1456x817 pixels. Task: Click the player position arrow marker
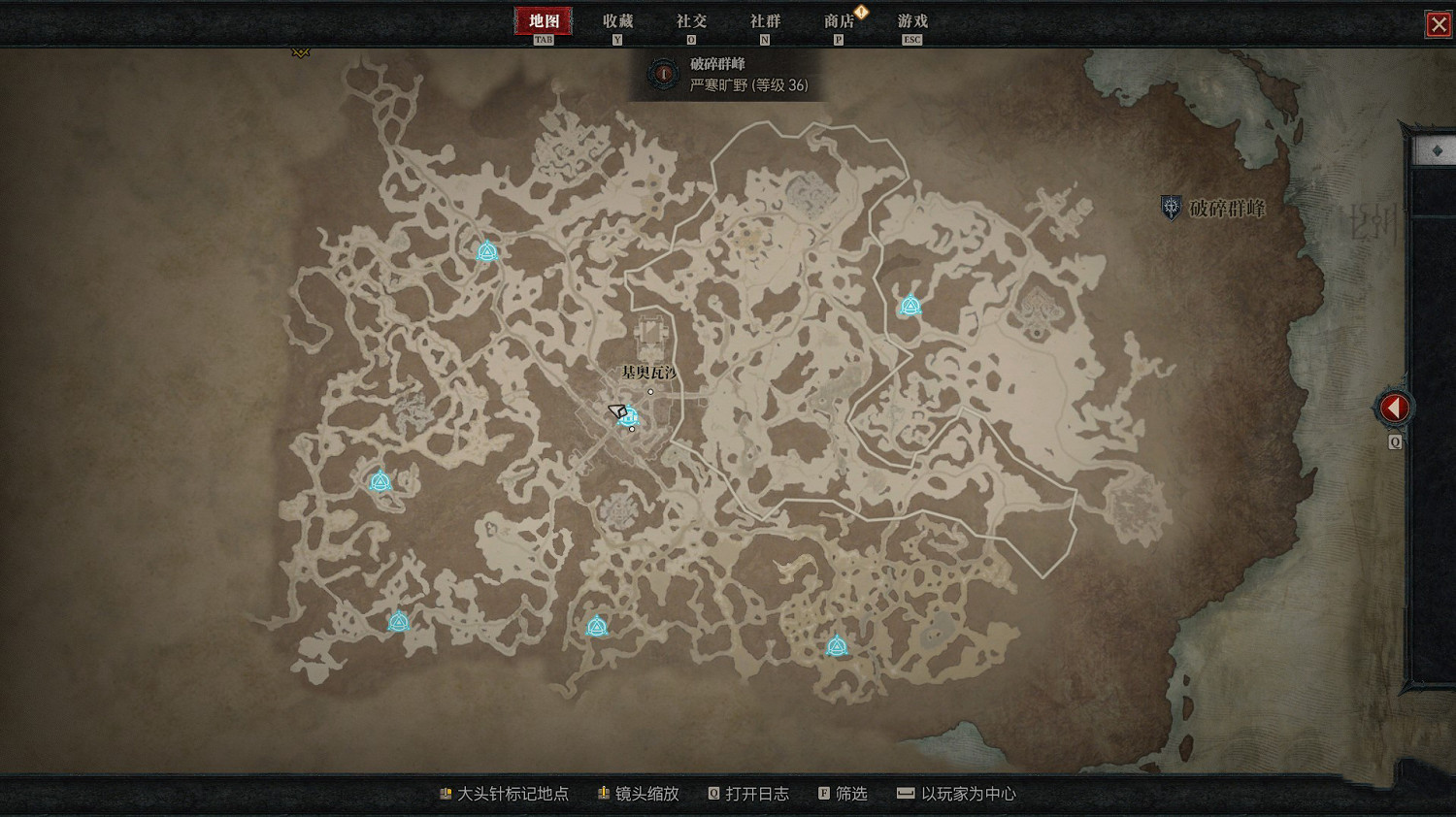[615, 411]
